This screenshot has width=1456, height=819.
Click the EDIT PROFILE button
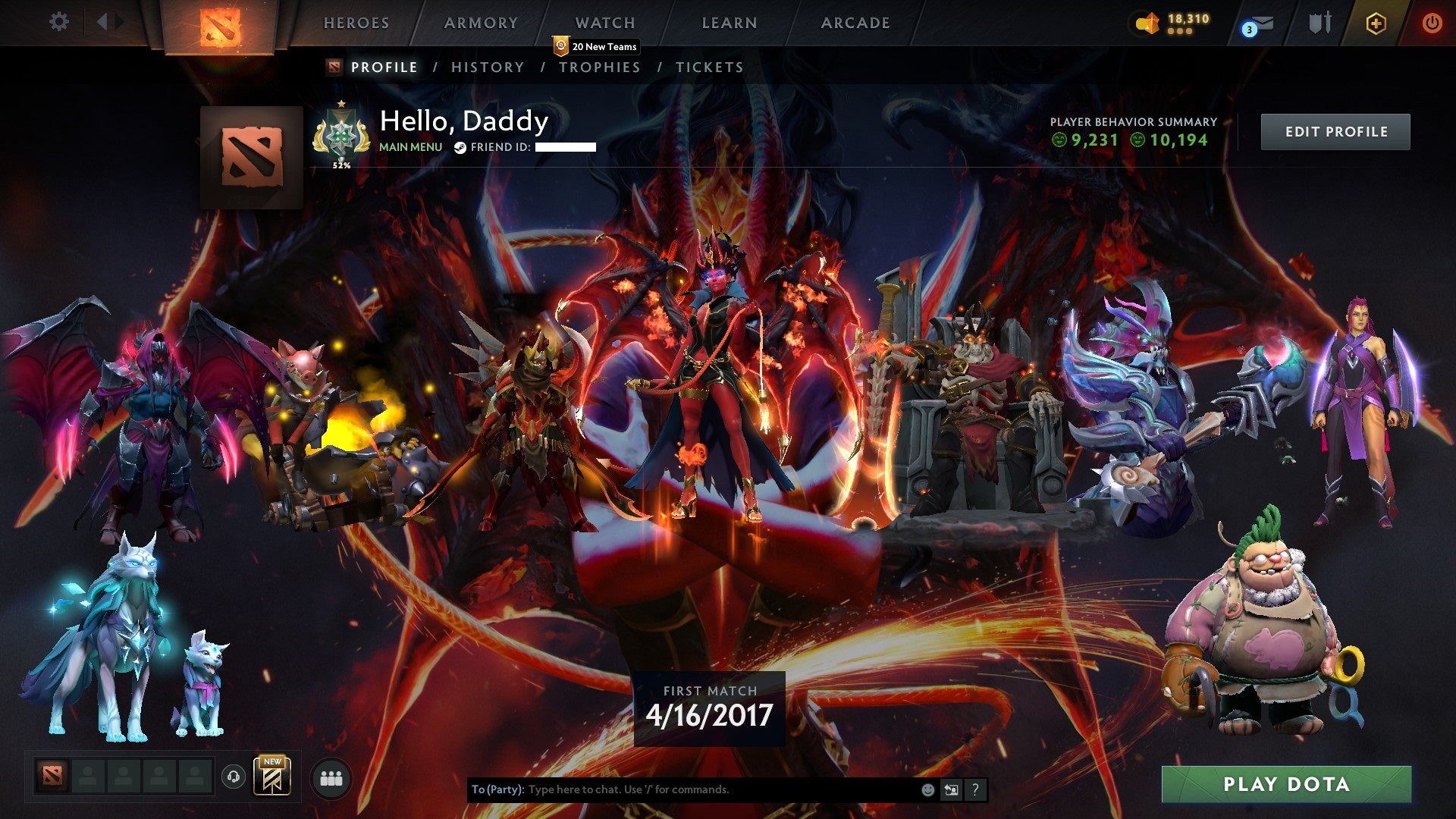pos(1335,130)
